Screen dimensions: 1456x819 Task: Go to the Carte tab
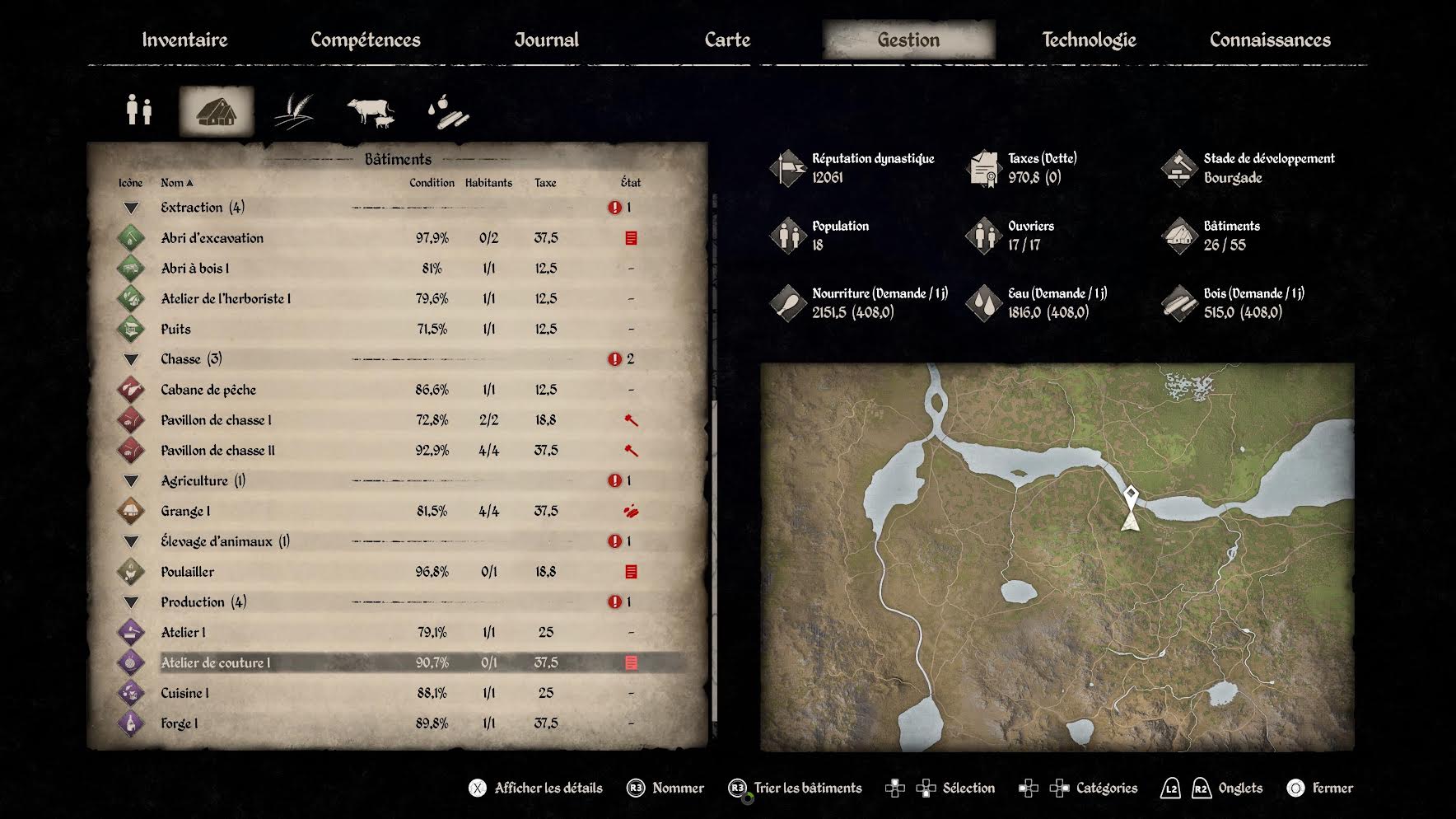727,40
